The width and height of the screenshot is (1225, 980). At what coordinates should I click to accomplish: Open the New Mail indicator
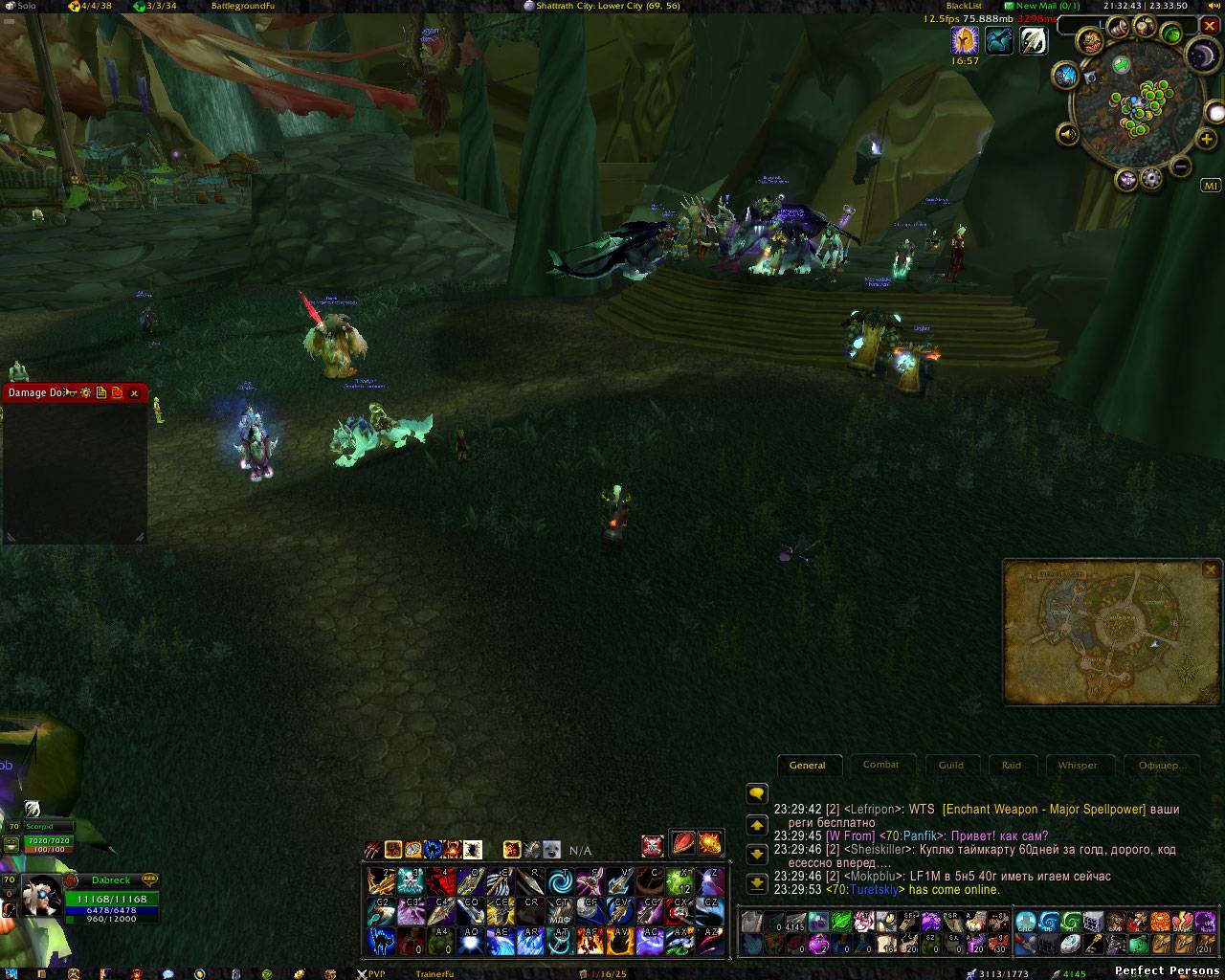click(x=1041, y=6)
